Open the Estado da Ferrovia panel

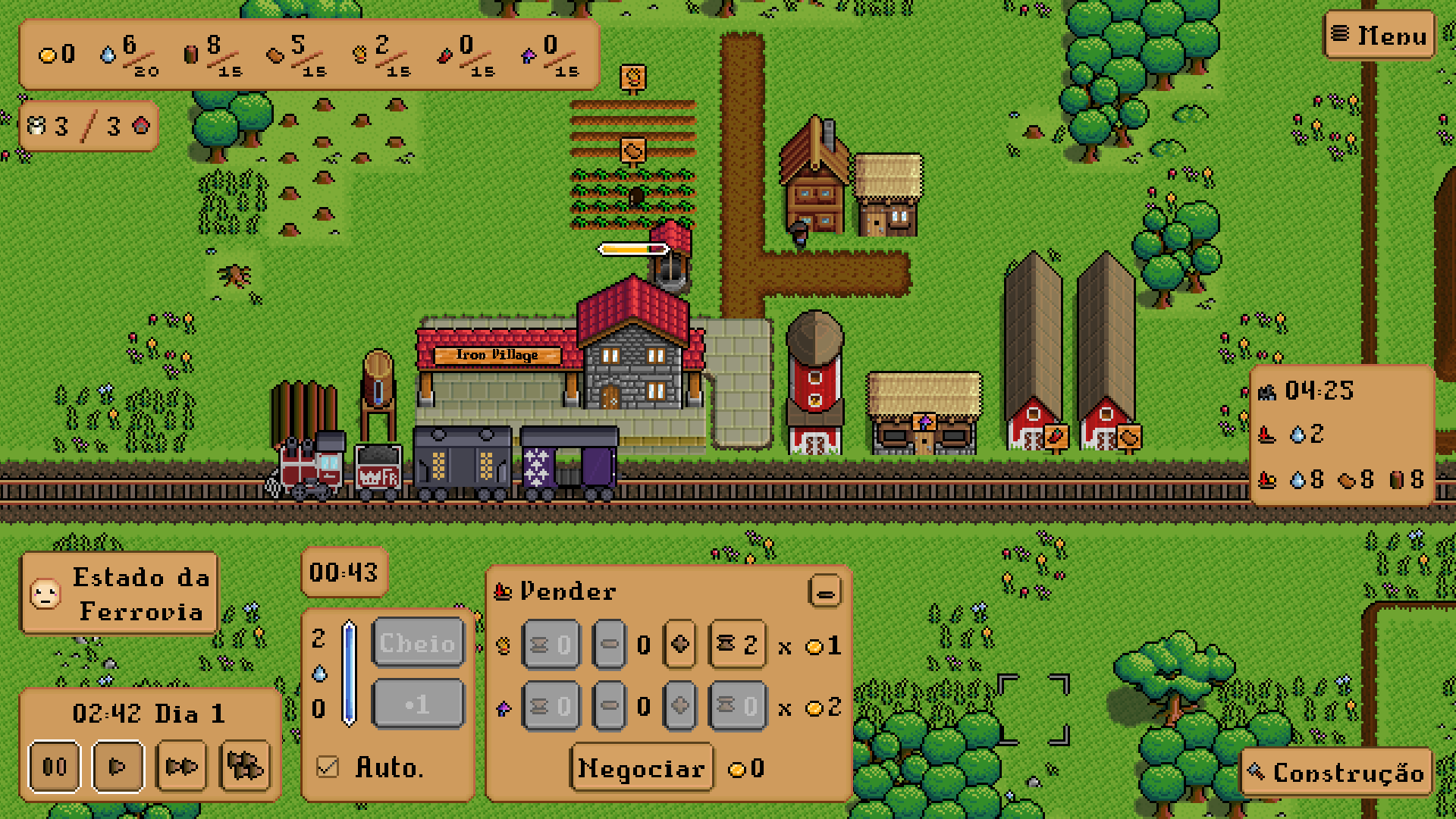[x=120, y=594]
